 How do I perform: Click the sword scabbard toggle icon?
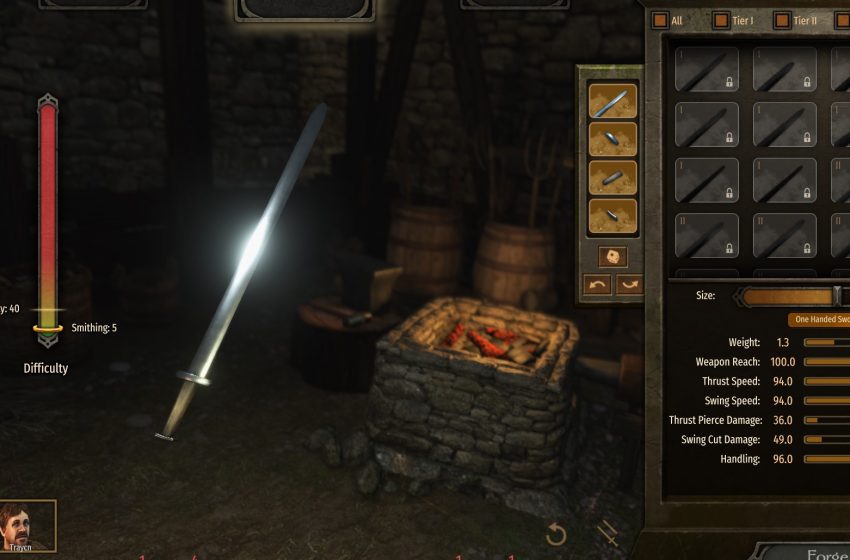point(607,533)
